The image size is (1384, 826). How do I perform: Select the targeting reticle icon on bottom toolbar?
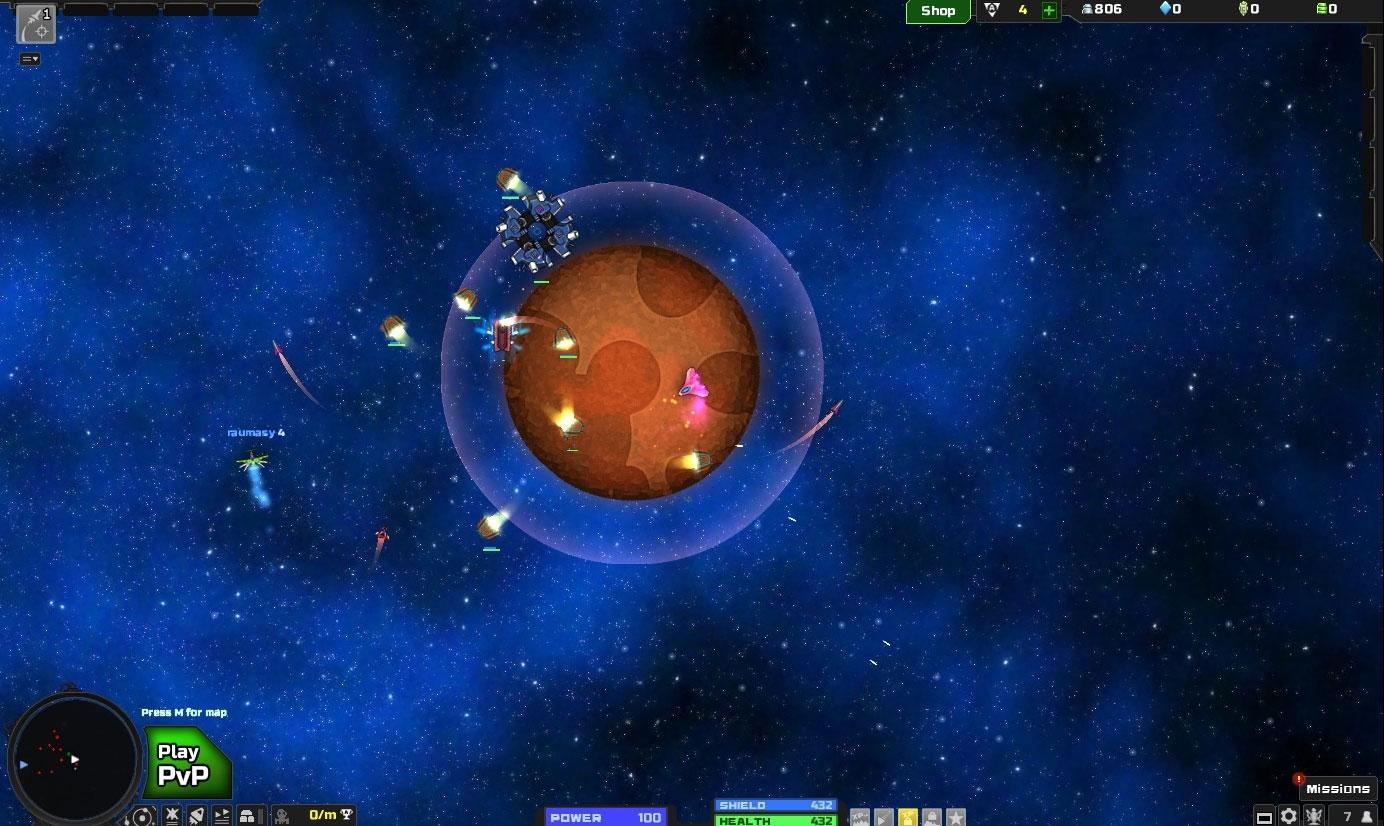143,816
